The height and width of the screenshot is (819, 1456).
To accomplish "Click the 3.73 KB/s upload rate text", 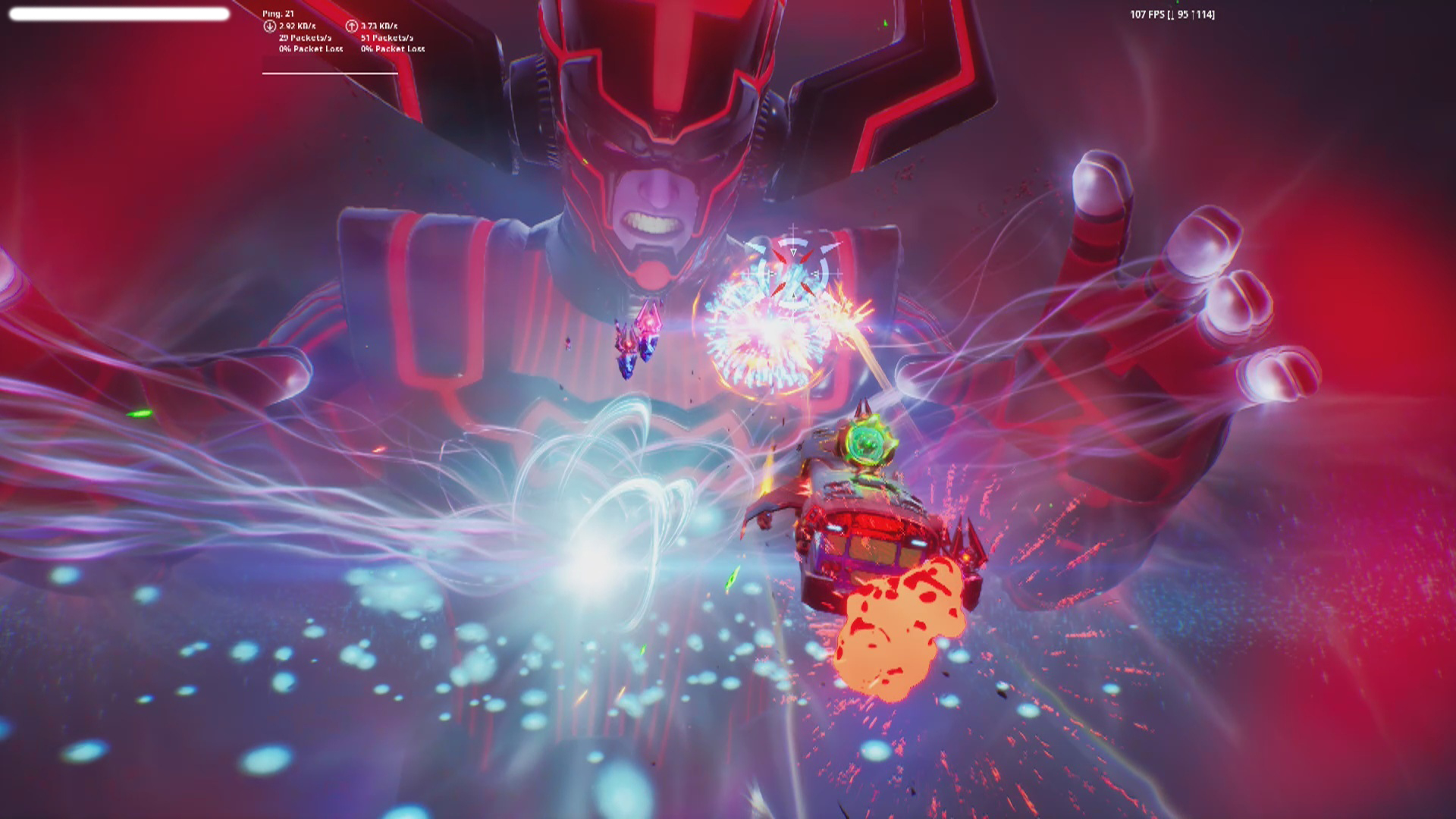I will (379, 24).
